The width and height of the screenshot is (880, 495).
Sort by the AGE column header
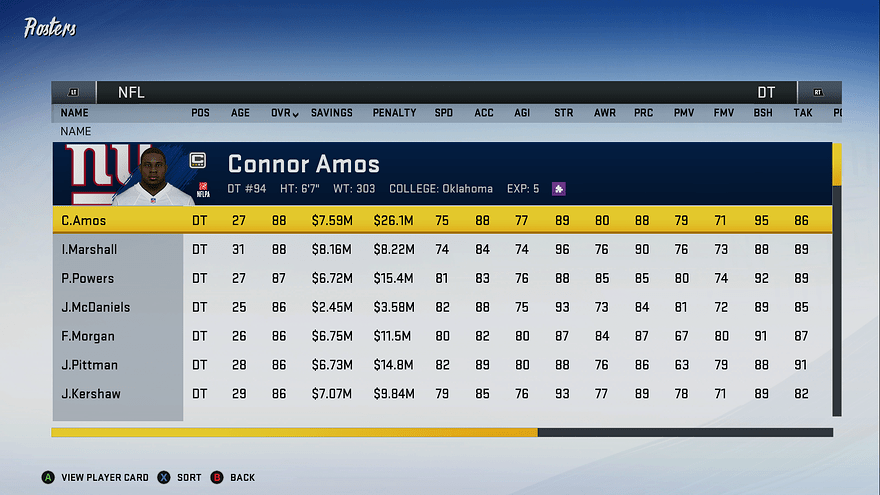(240, 113)
